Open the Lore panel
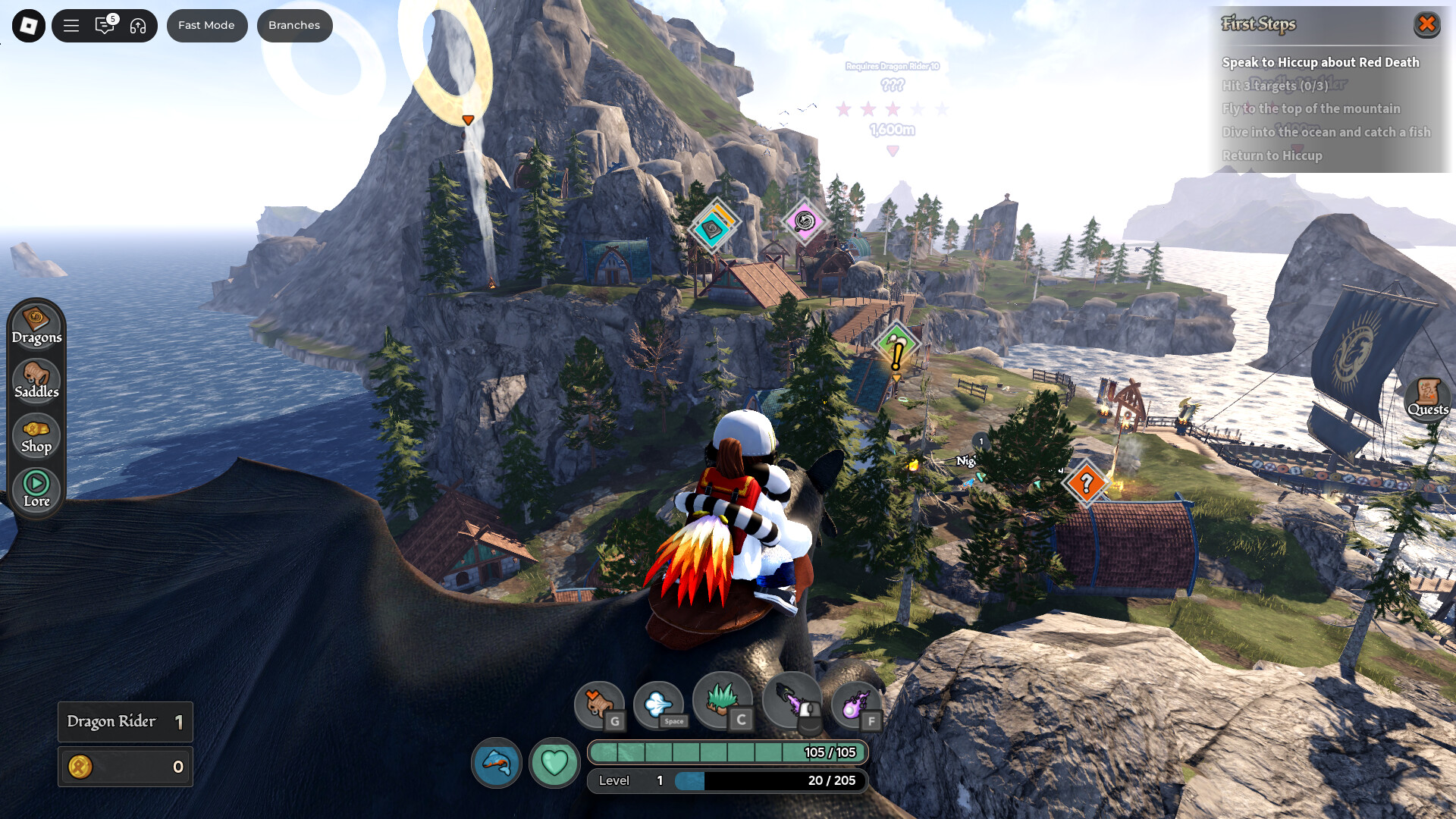The image size is (1456, 819). tap(36, 489)
